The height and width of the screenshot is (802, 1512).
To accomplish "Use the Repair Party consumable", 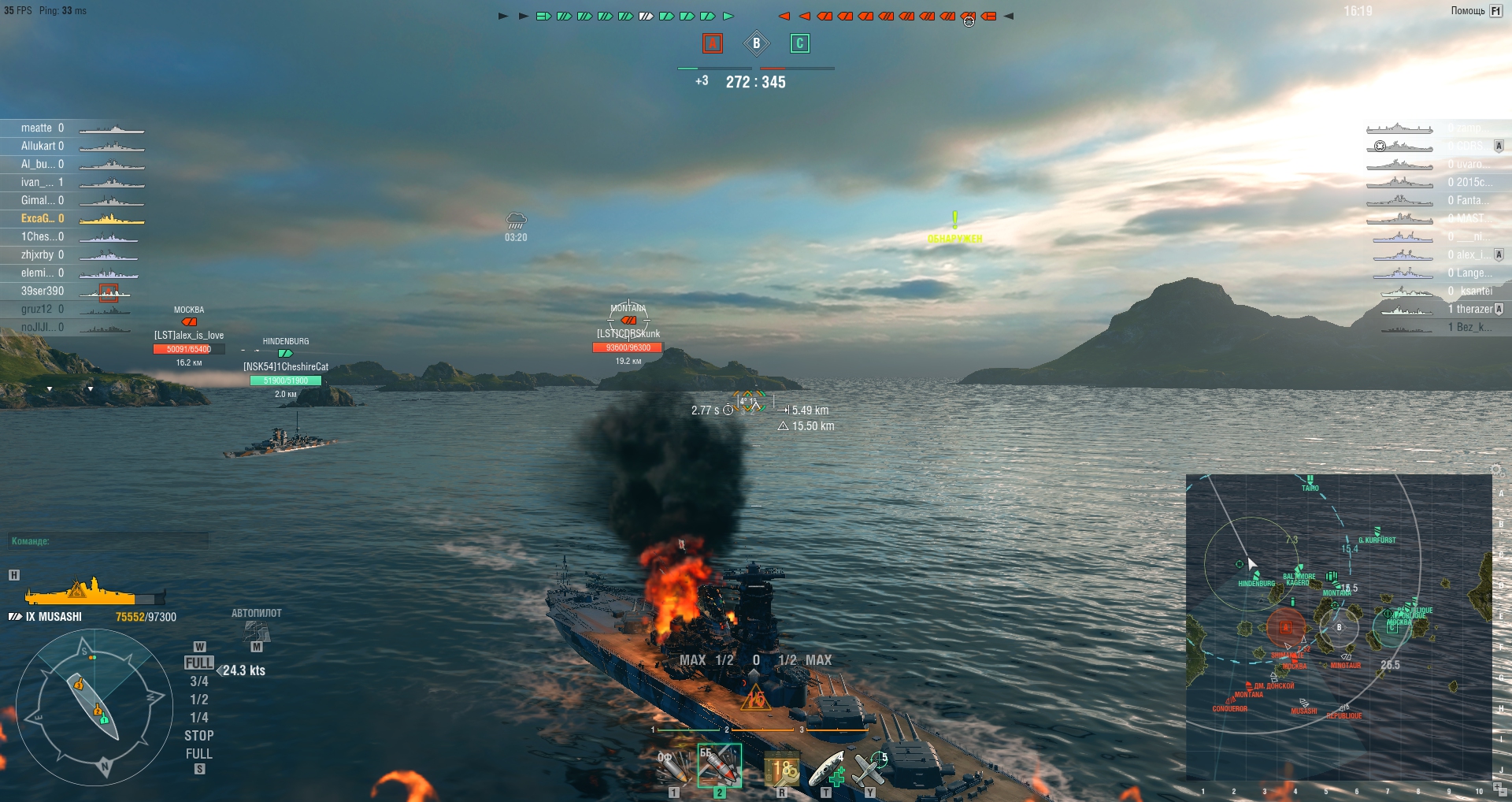I will [828, 768].
